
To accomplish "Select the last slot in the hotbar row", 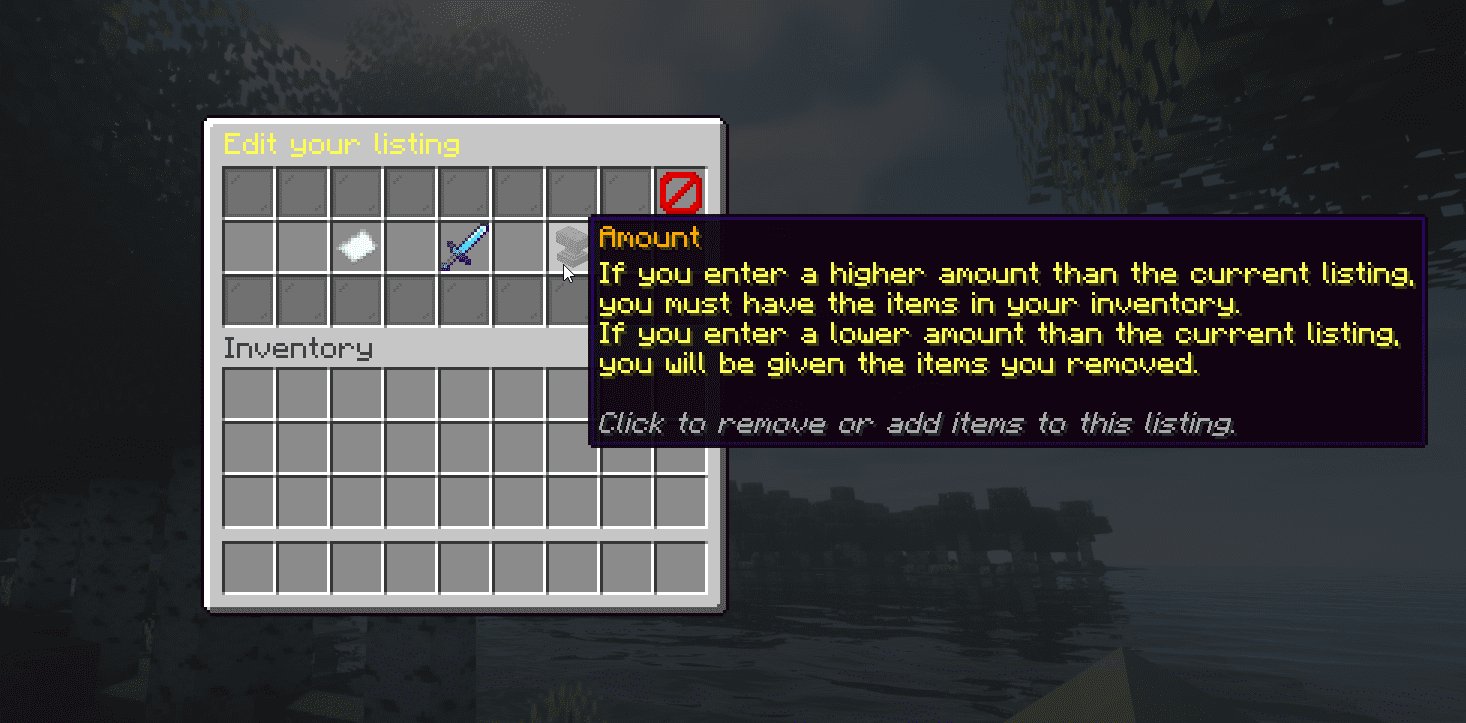I will point(680,565).
